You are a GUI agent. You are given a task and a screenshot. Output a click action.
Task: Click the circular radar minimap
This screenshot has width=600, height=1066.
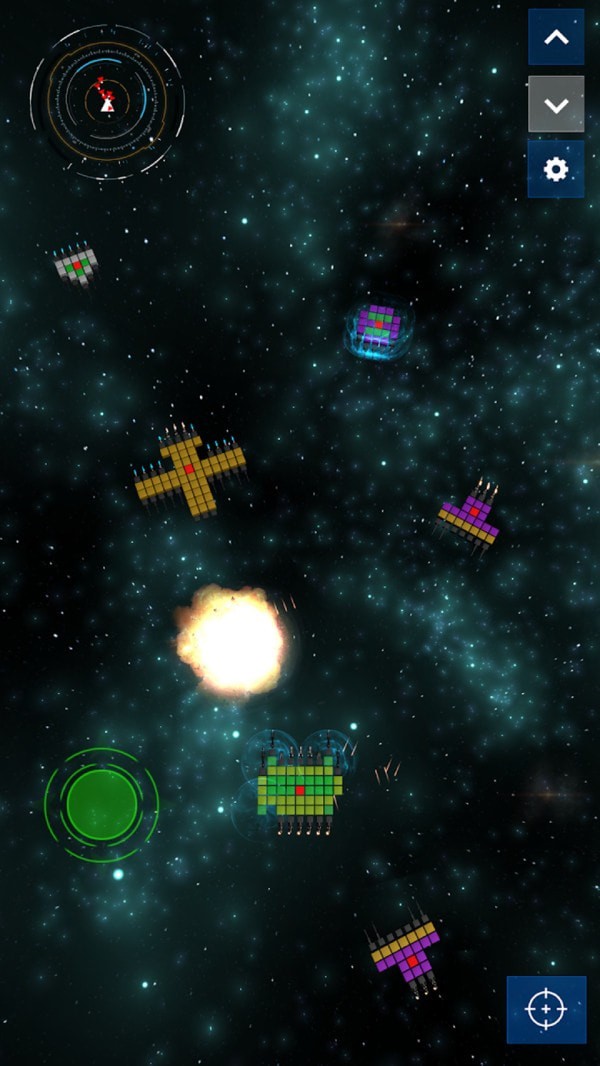(x=107, y=101)
